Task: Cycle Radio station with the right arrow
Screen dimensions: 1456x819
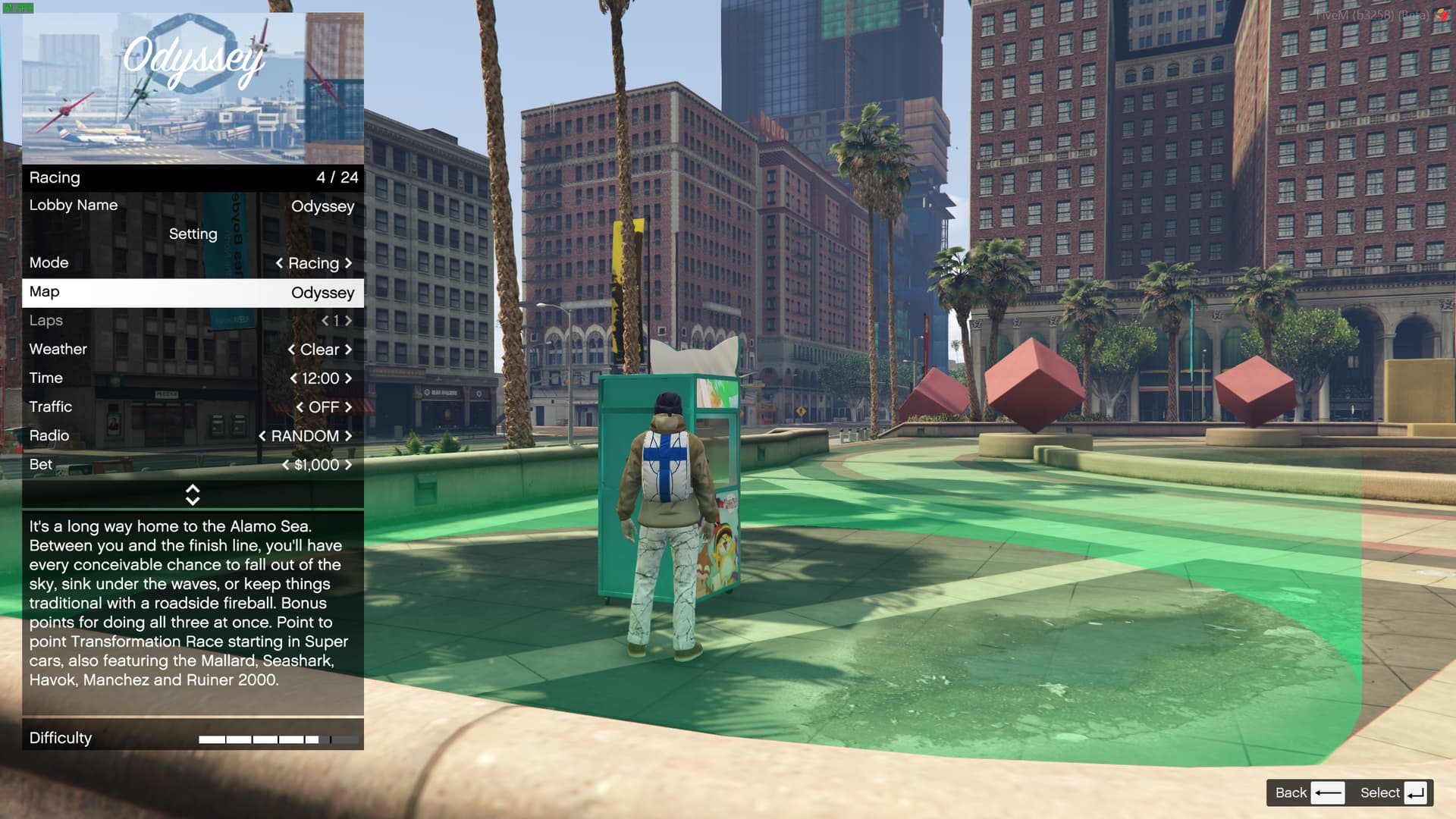Action: [349, 436]
